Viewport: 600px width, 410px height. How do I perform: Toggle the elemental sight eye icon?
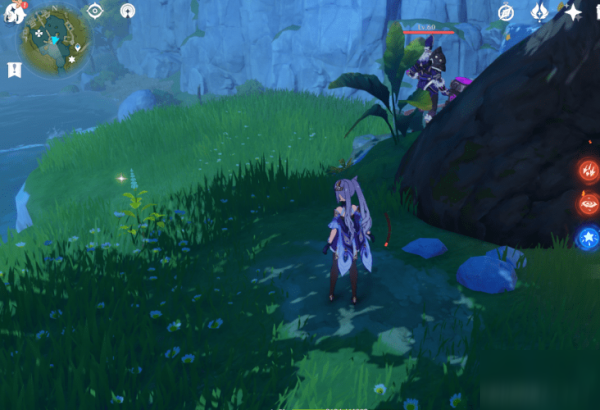click(x=95, y=11)
